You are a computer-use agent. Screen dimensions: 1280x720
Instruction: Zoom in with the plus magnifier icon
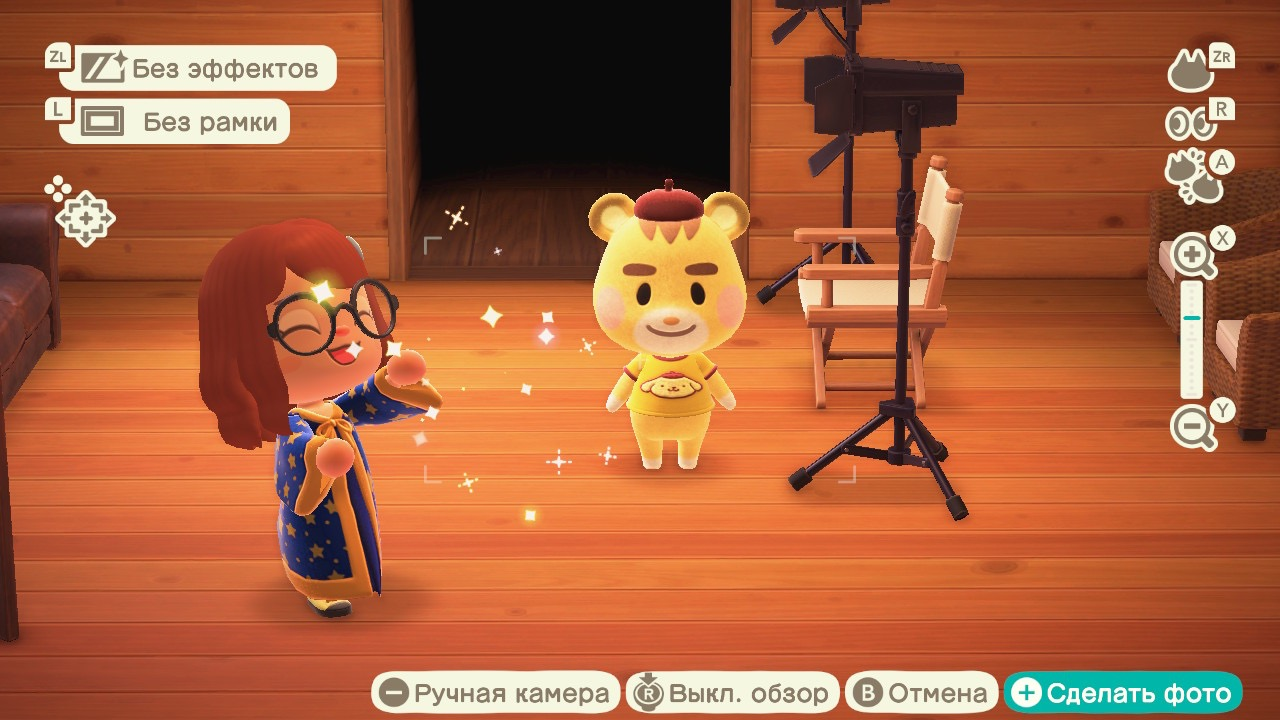coord(1194,256)
